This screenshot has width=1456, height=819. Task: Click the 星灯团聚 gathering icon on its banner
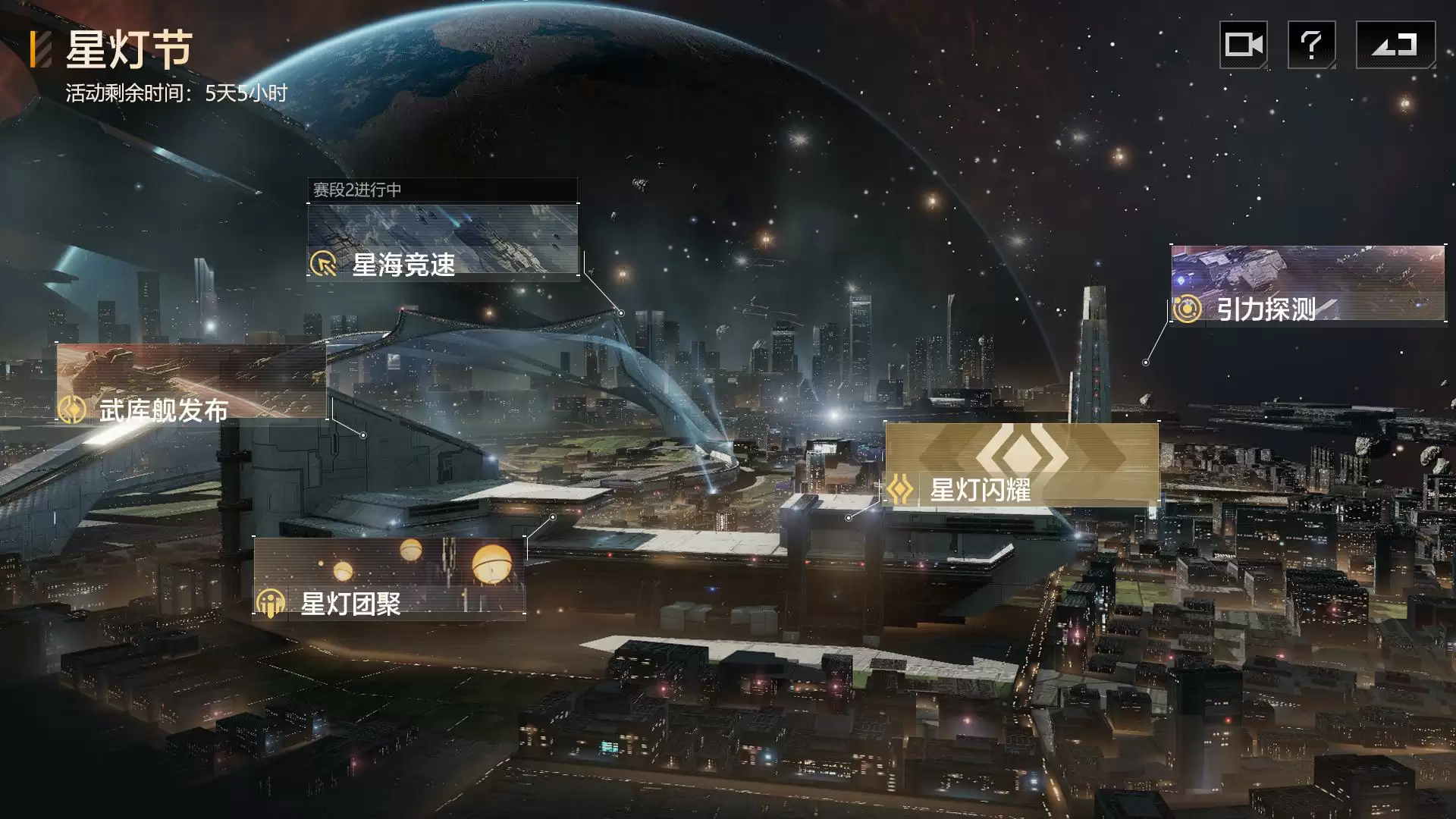[x=269, y=606]
